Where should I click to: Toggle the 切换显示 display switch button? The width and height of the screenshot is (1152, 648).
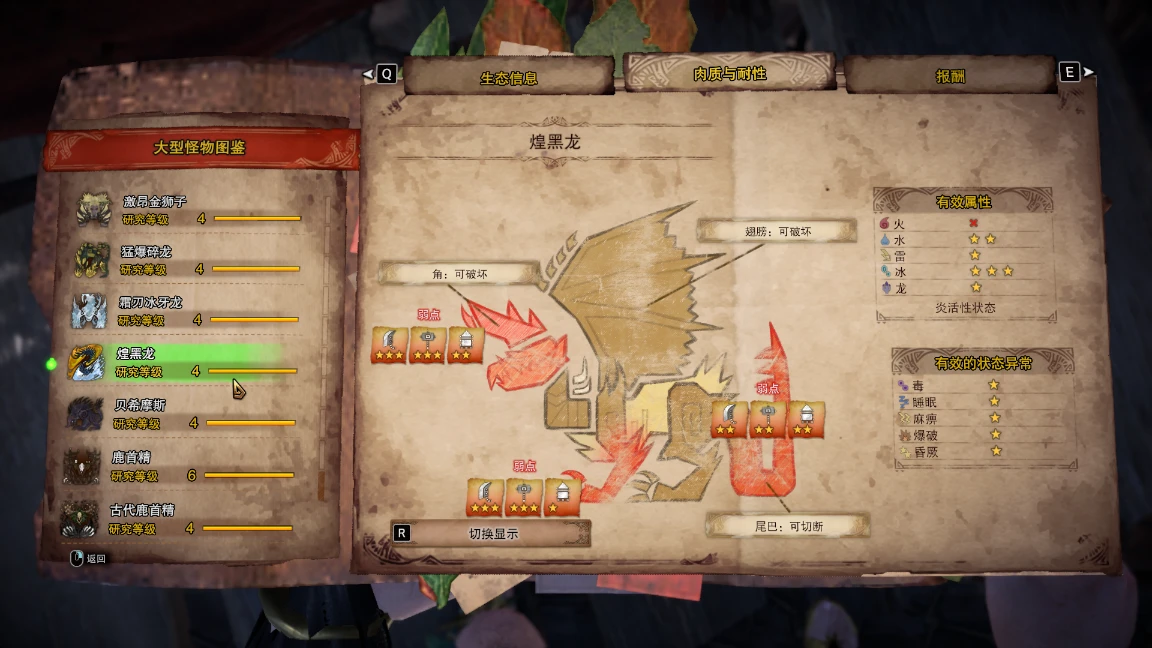(491, 534)
